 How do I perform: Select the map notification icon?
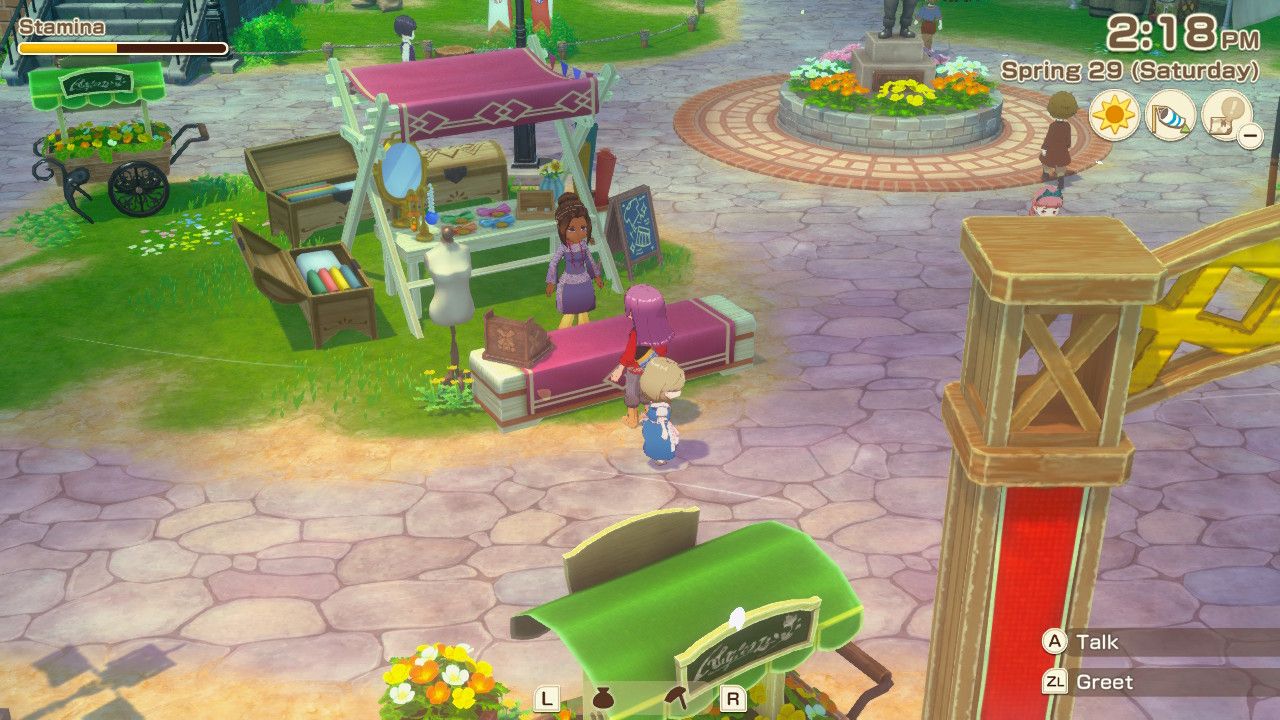(x=1224, y=113)
